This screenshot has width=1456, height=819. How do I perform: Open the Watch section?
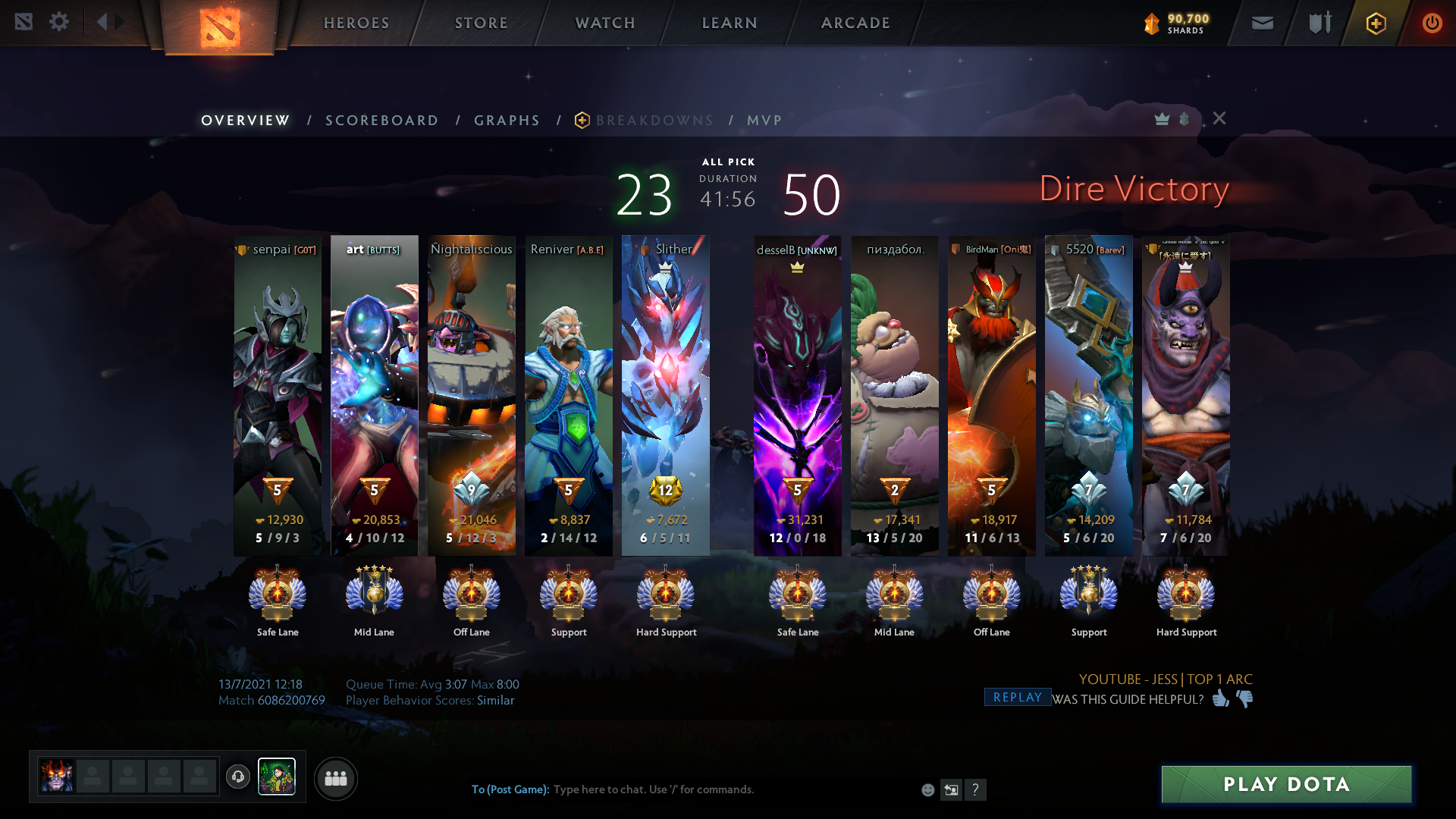pyautogui.click(x=605, y=23)
